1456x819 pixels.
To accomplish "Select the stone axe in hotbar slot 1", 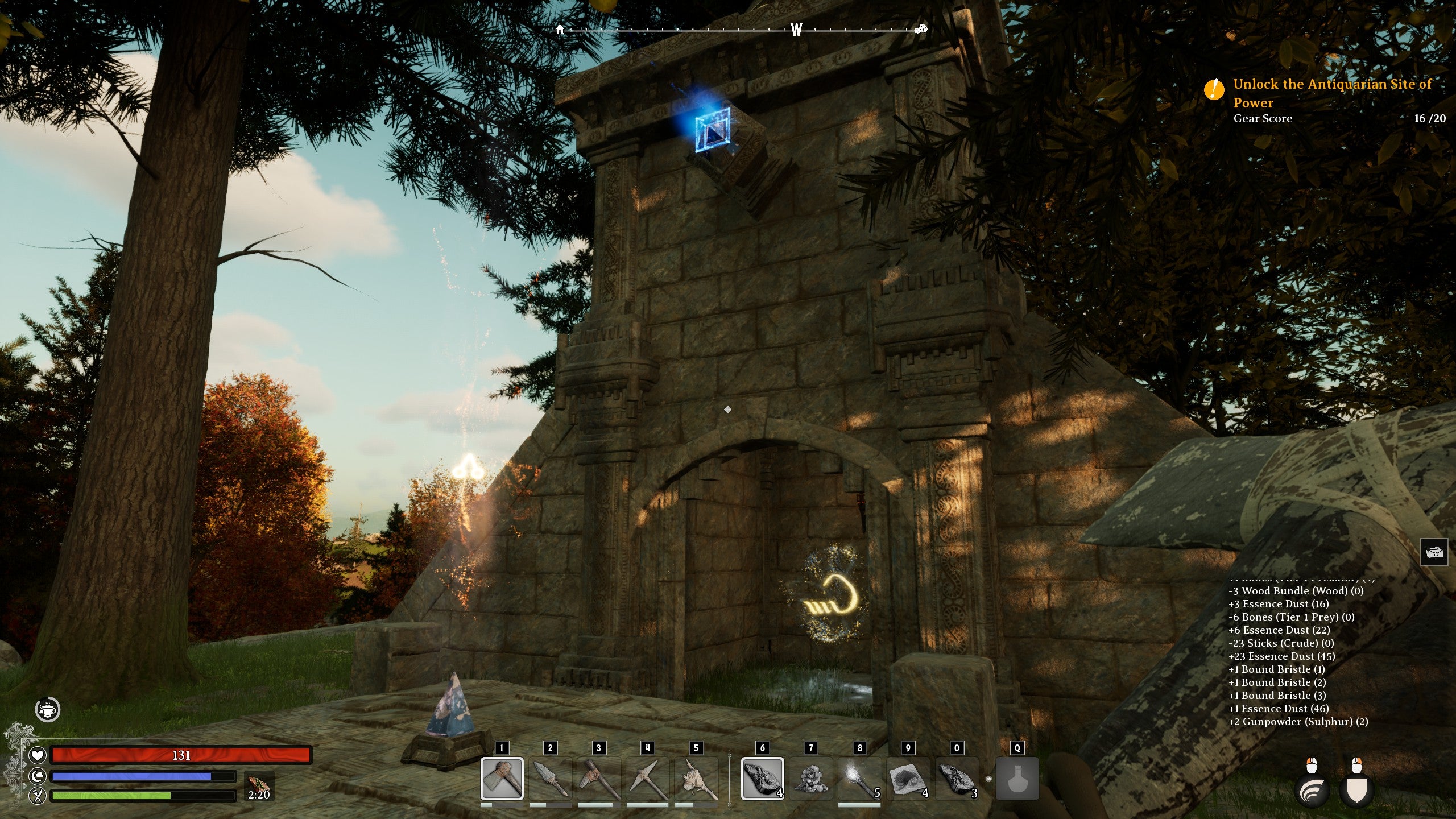I will [x=502, y=778].
